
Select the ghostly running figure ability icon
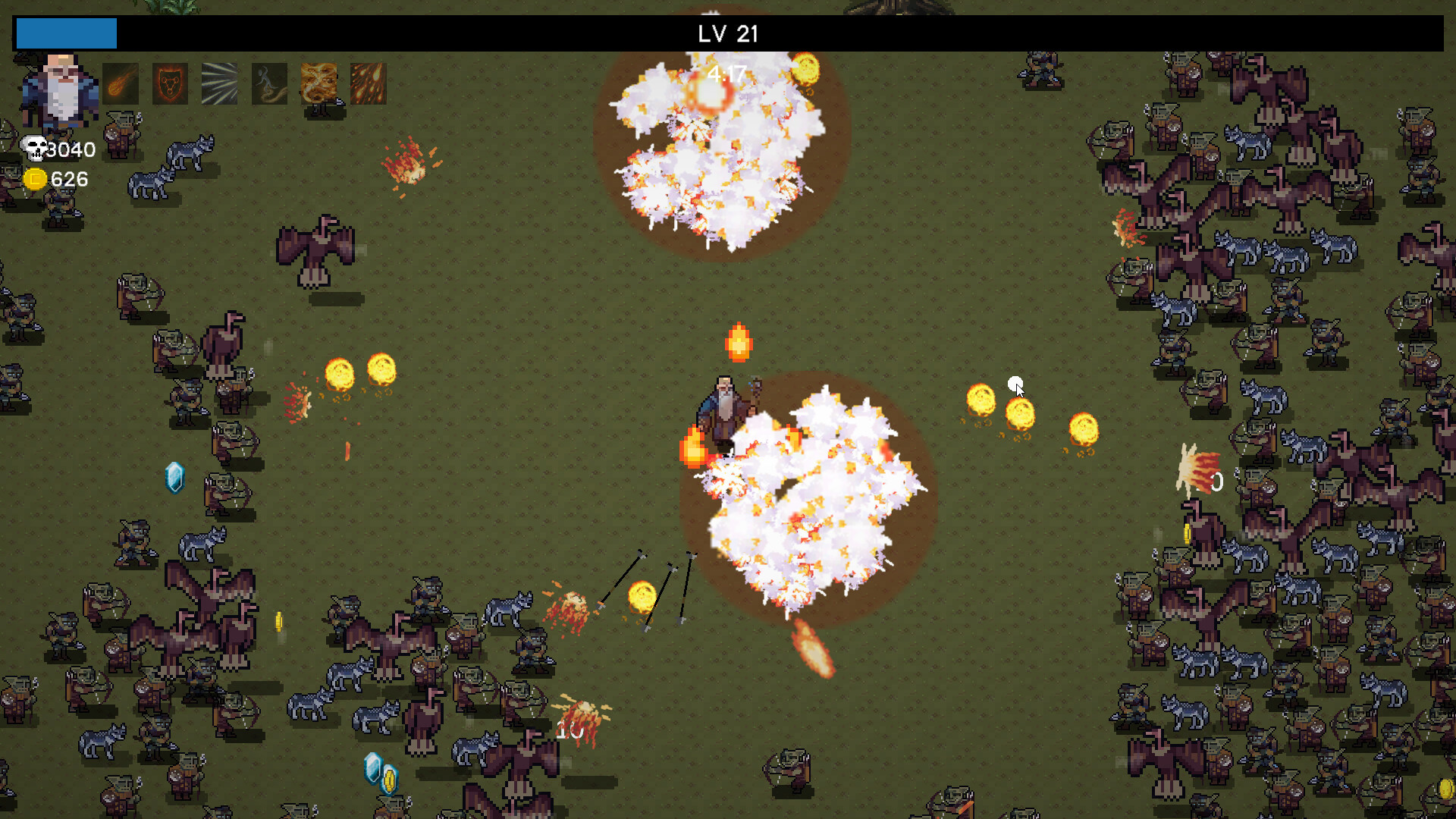pos(269,83)
